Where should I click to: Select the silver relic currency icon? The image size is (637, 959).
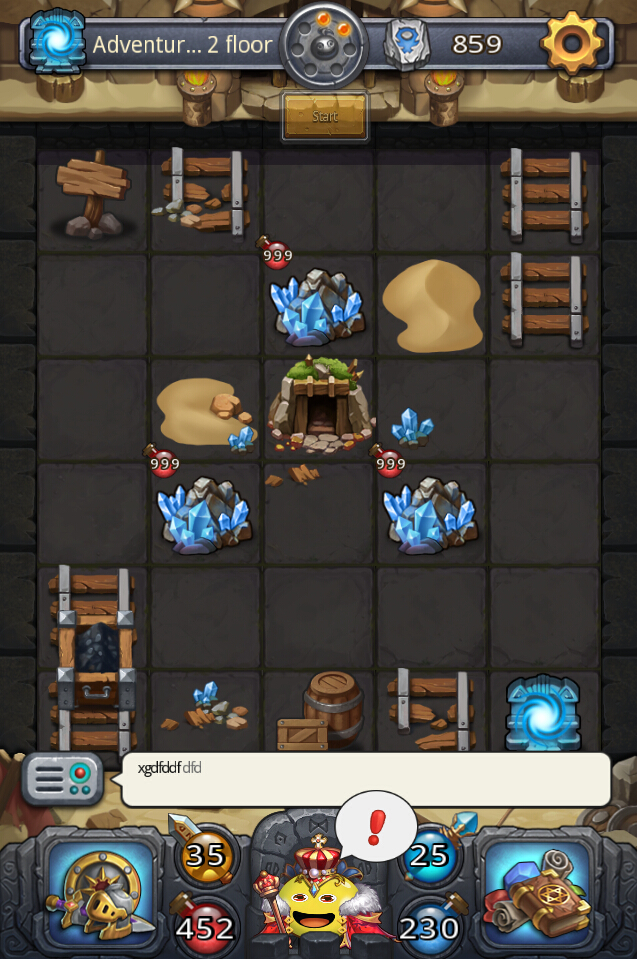click(x=407, y=44)
